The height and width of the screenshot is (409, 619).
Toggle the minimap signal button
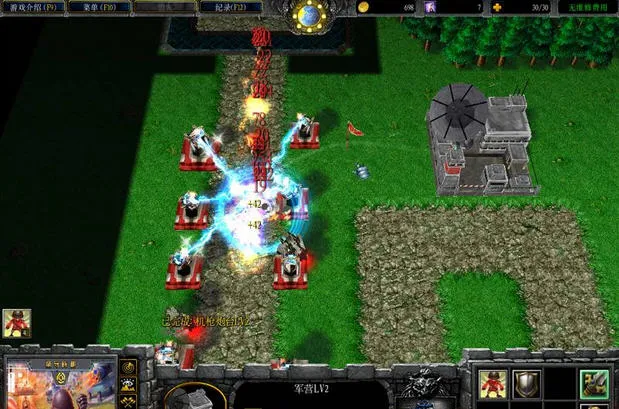[128, 366]
